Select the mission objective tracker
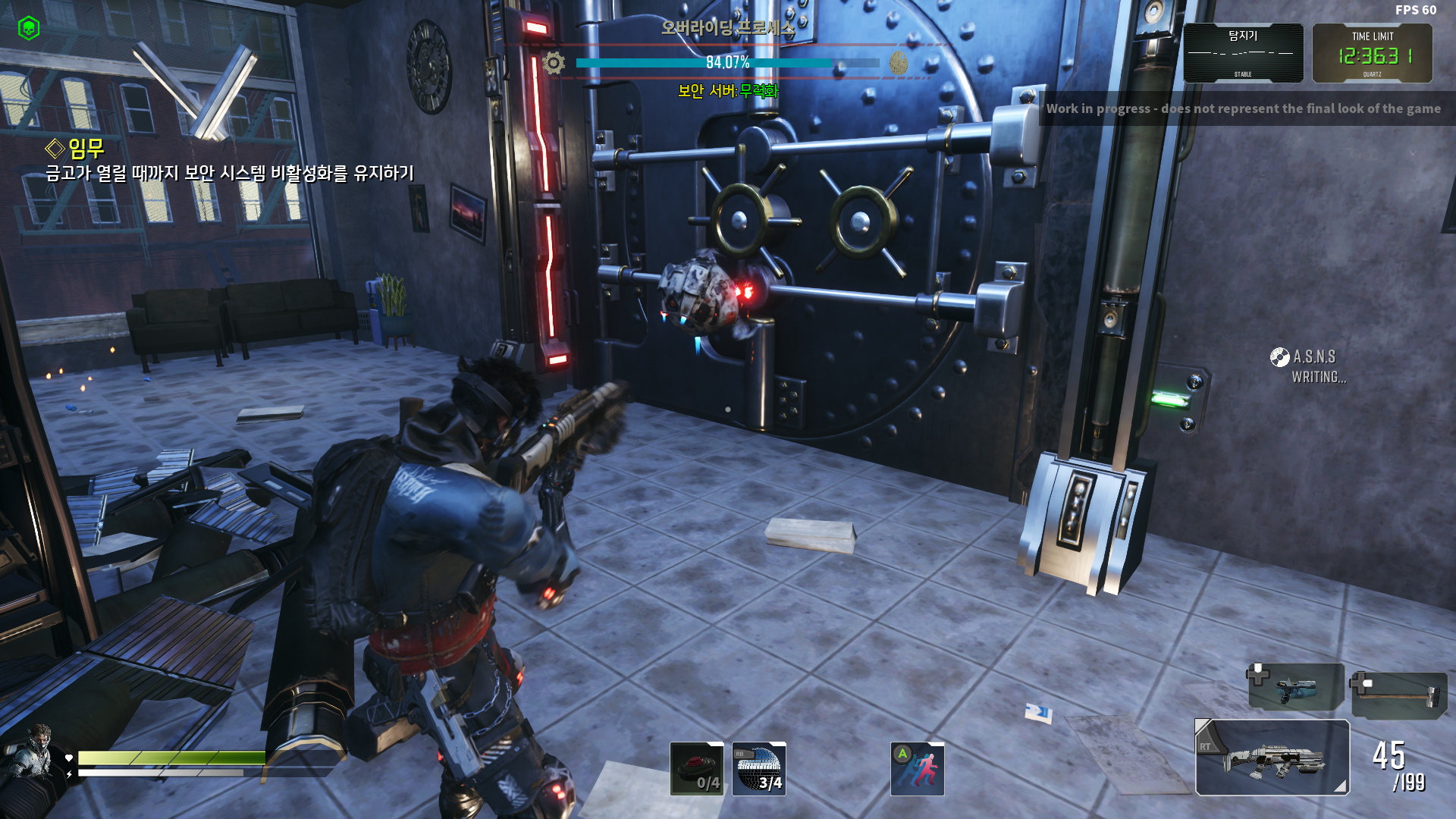Viewport: 1456px width, 819px height. click(x=229, y=161)
